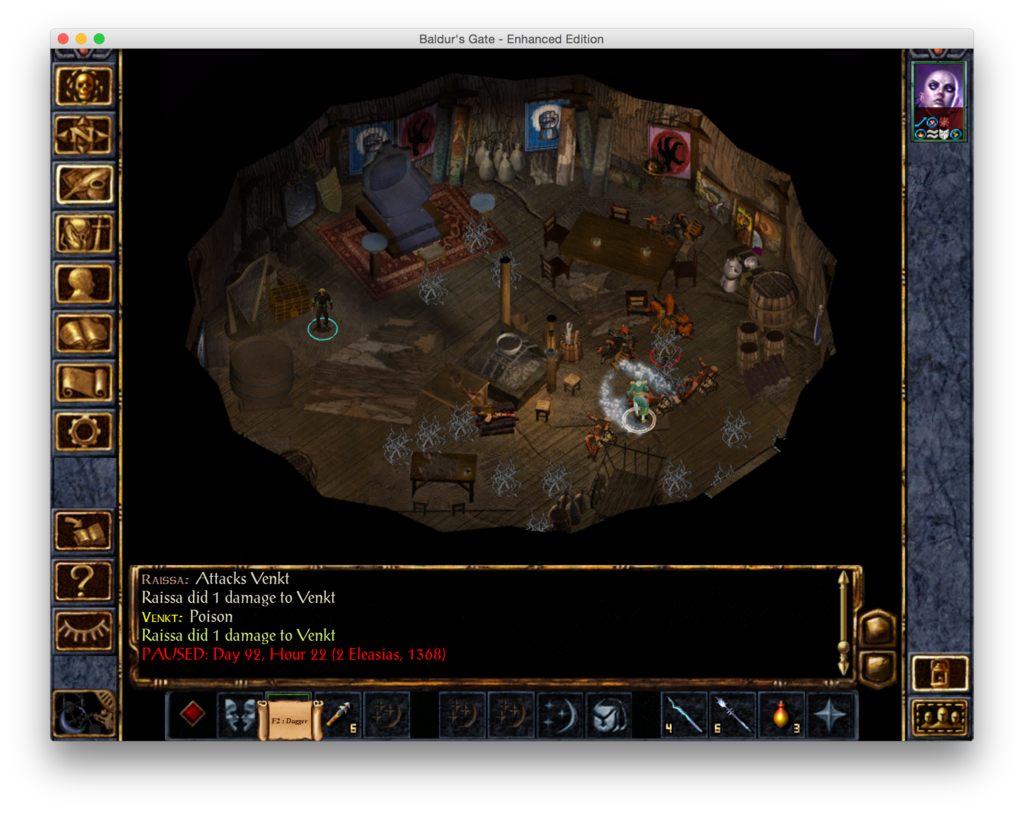Click the twin masks action button

tap(240, 714)
